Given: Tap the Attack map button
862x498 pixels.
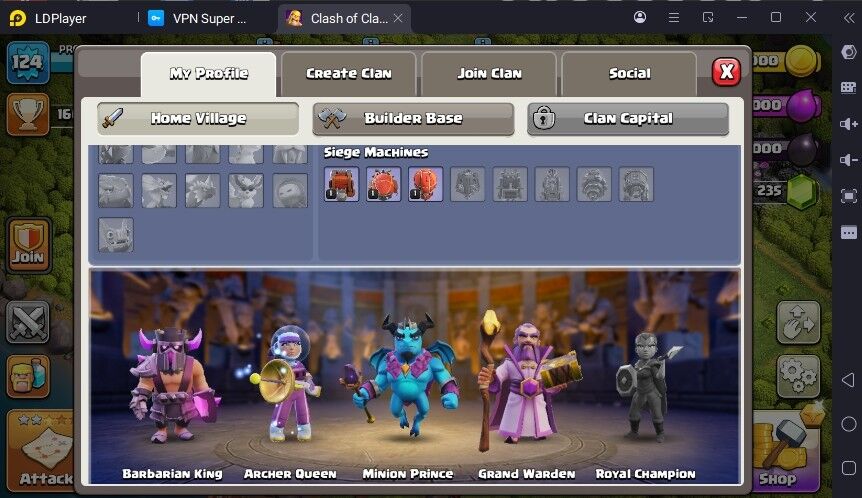Looking at the screenshot, I should 42,448.
